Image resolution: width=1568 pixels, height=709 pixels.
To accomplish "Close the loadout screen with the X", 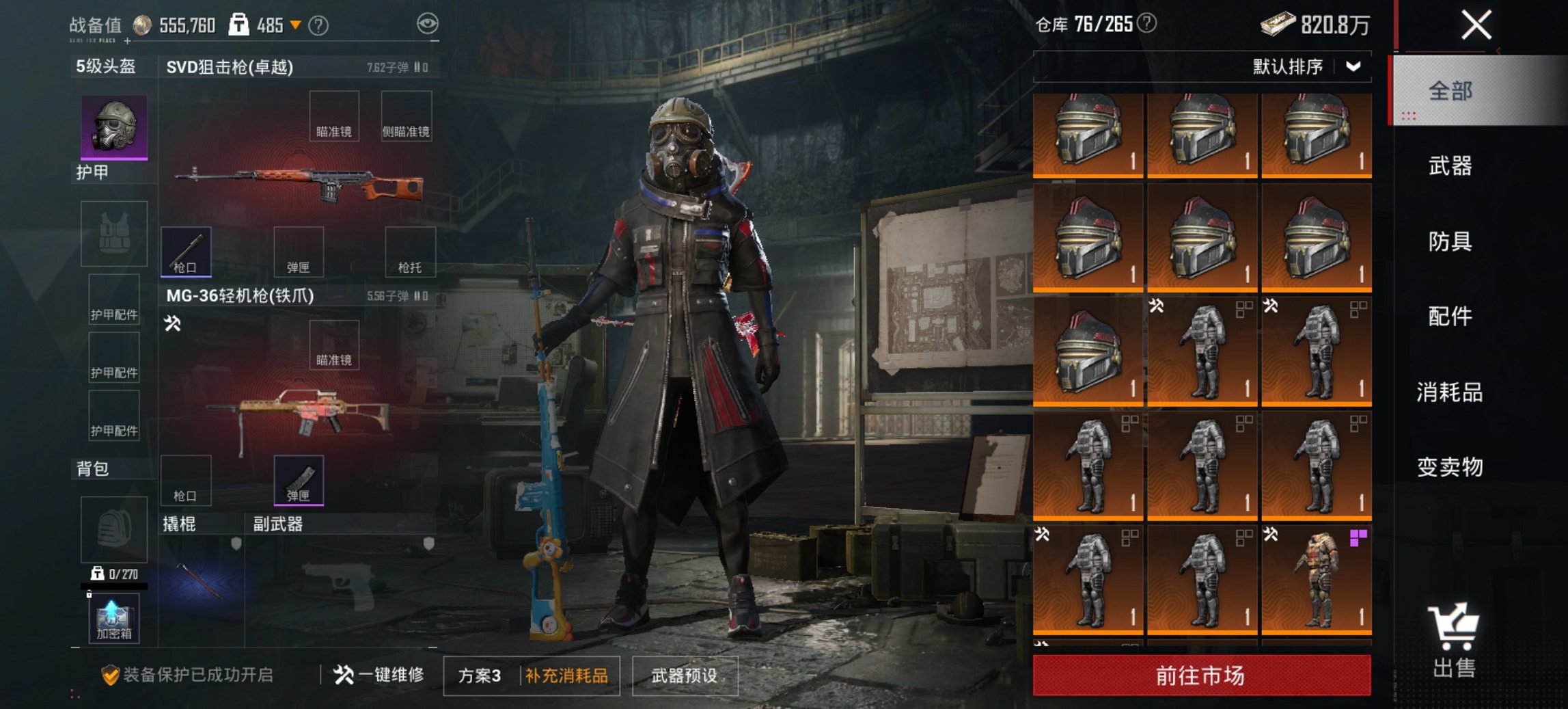I will [1476, 26].
